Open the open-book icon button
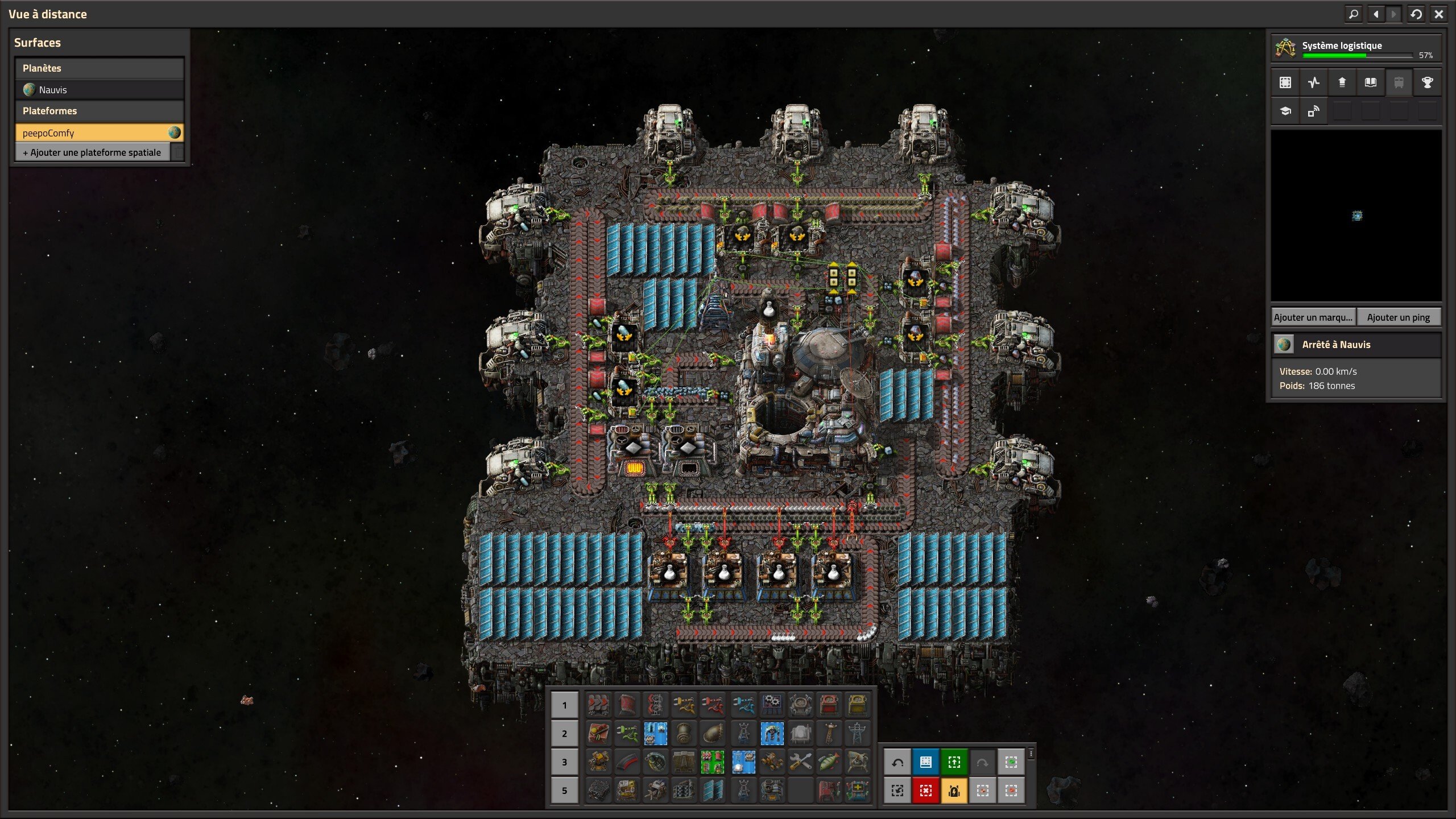Screen dimensions: 1456x819 click(1370, 82)
